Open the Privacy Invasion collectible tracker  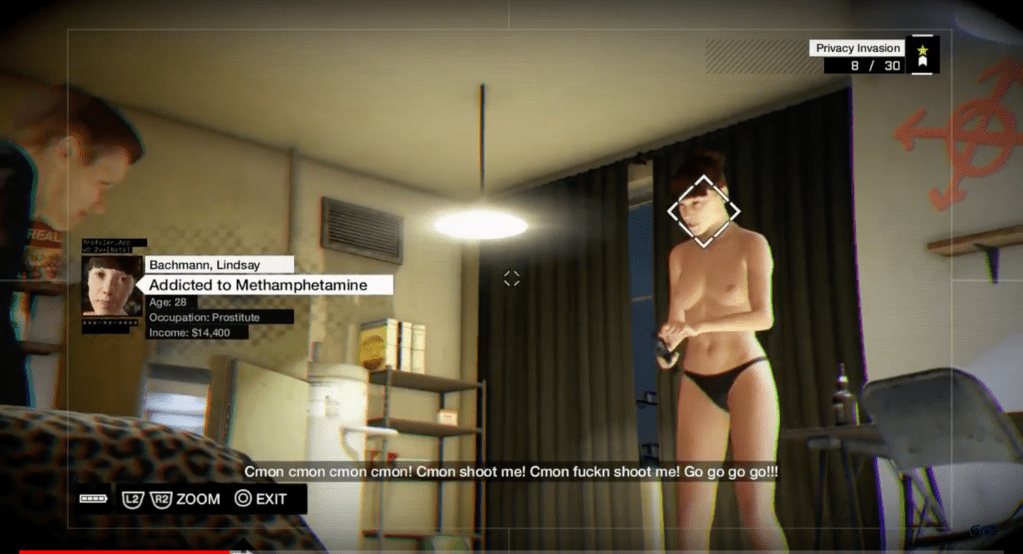coord(857,48)
